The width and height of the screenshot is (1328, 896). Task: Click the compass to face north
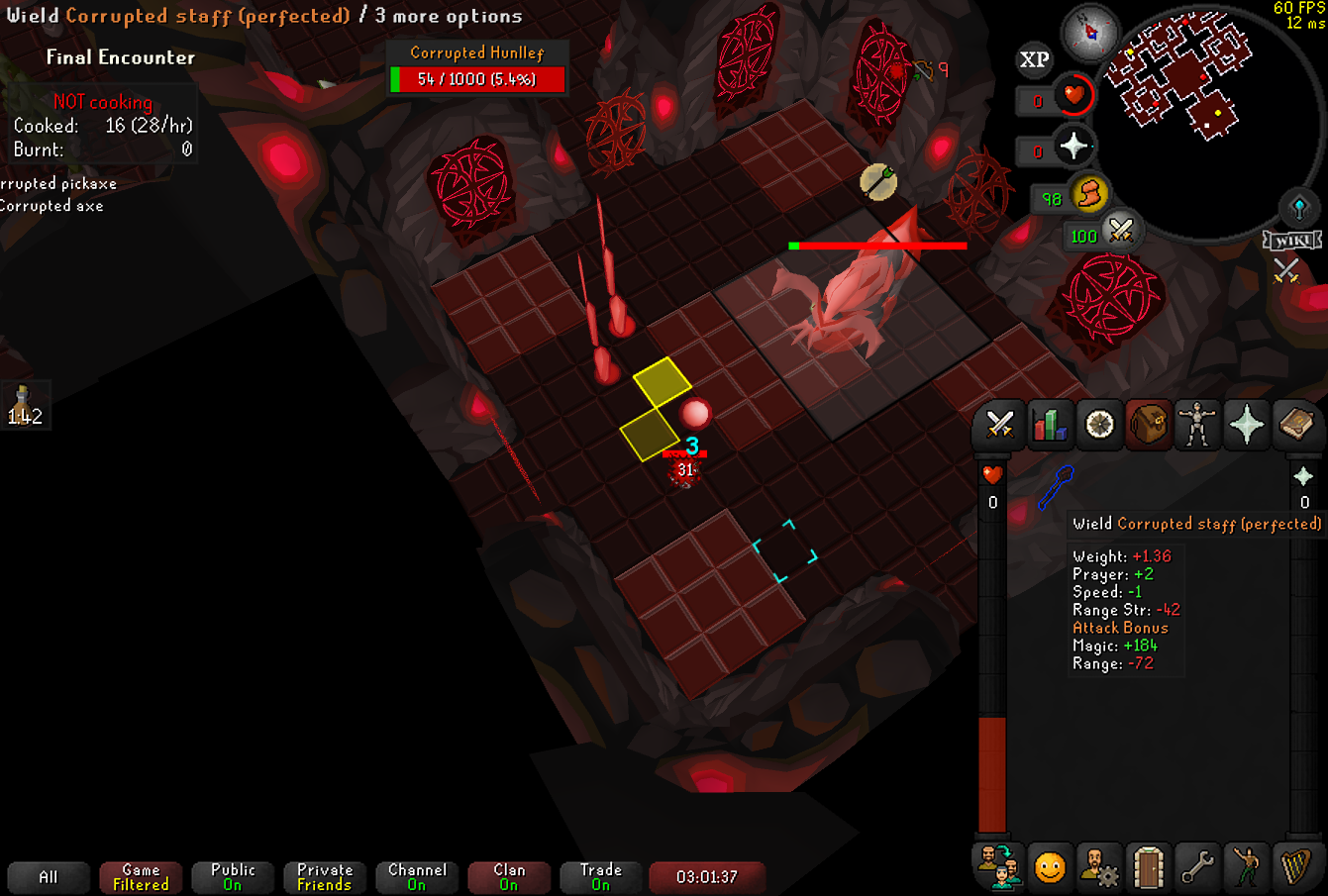point(1090,33)
